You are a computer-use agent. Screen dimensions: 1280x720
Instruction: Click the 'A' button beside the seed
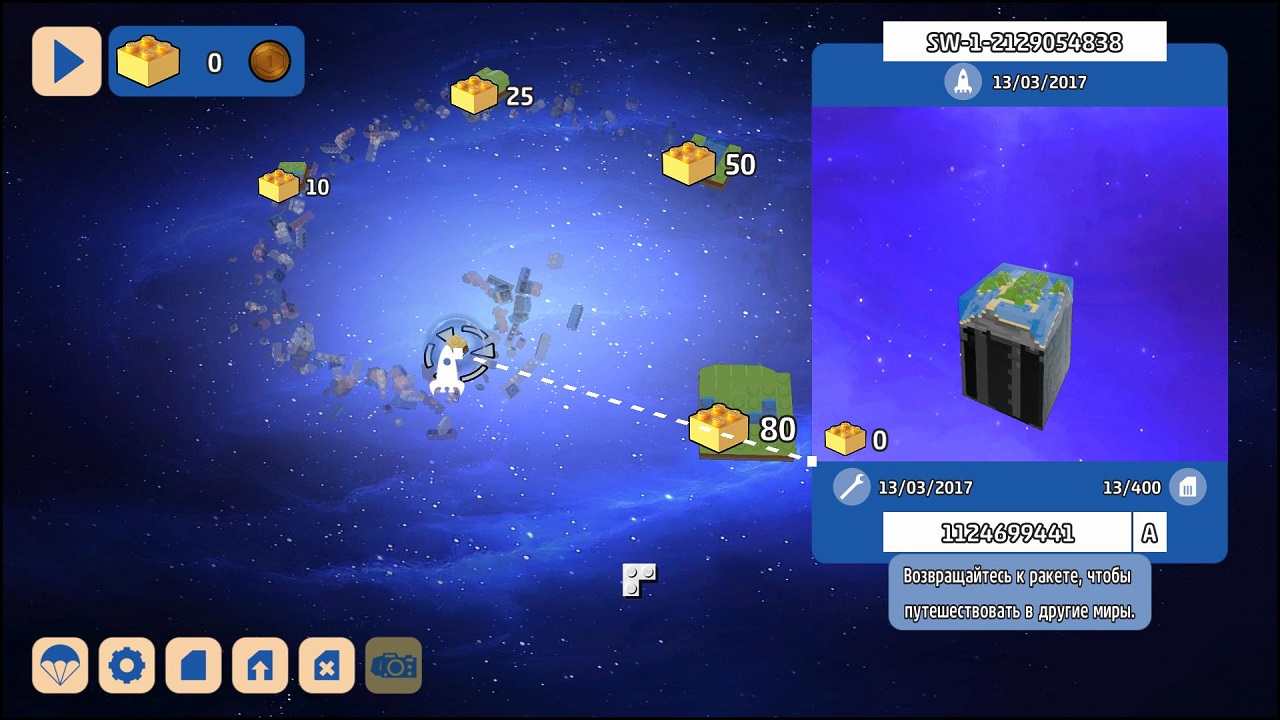1149,533
